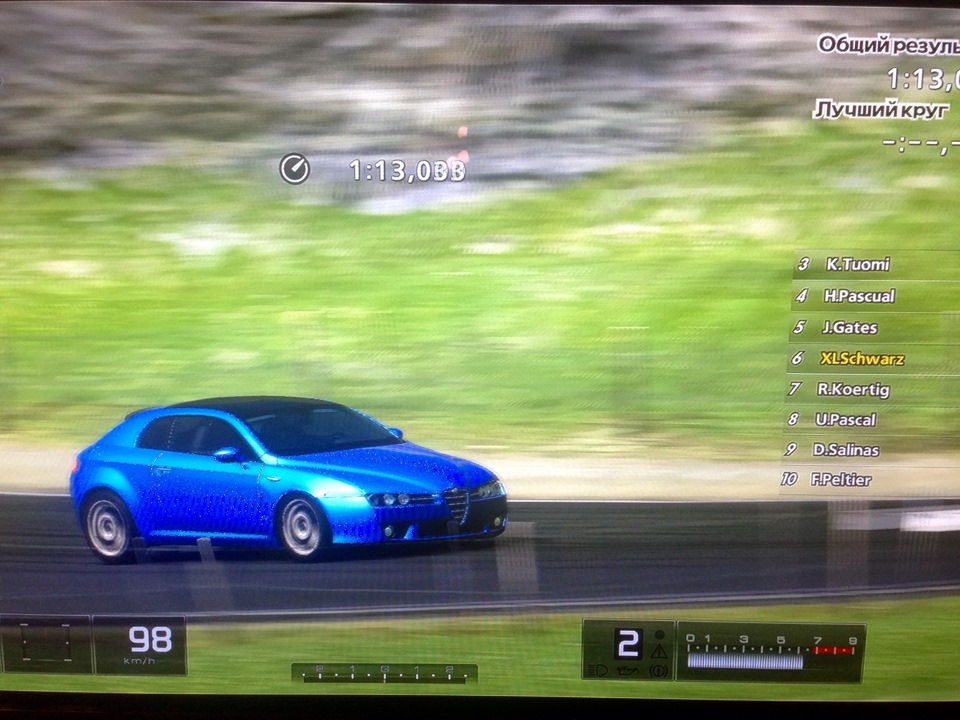Select K.Tuomi in the standings list
960x720 pixels.
click(857, 265)
